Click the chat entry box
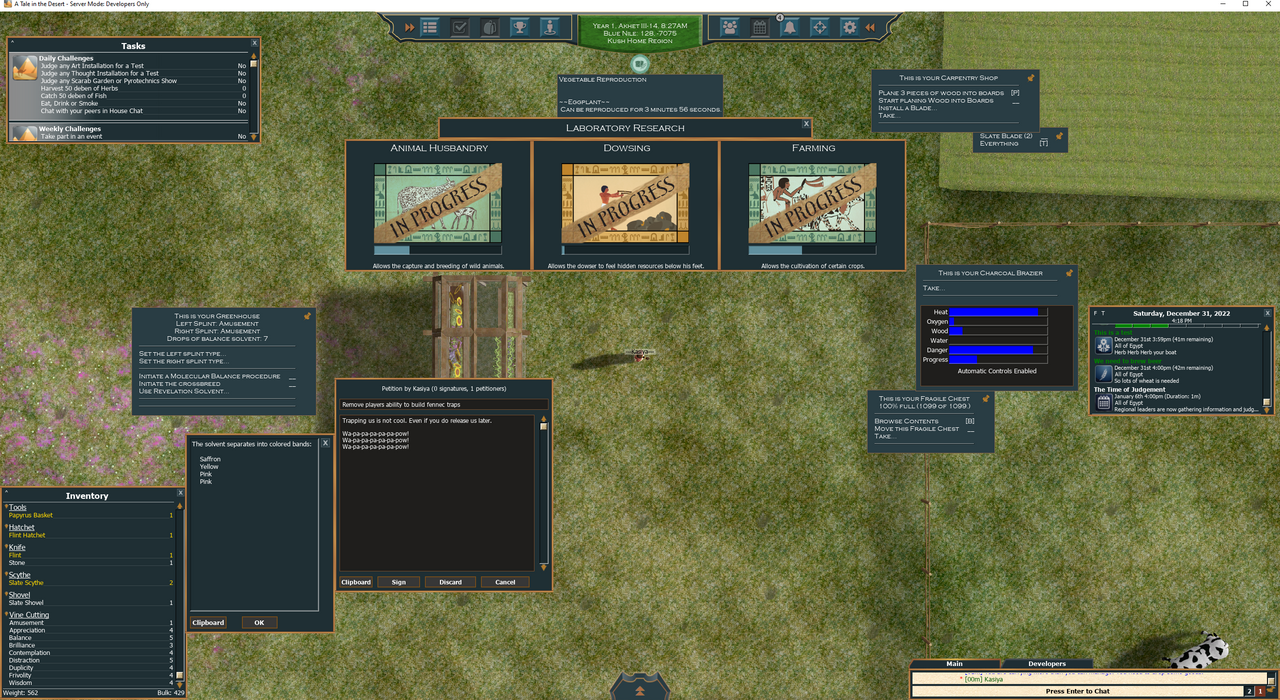This screenshot has height=700, width=1280. pyautogui.click(x=1077, y=691)
